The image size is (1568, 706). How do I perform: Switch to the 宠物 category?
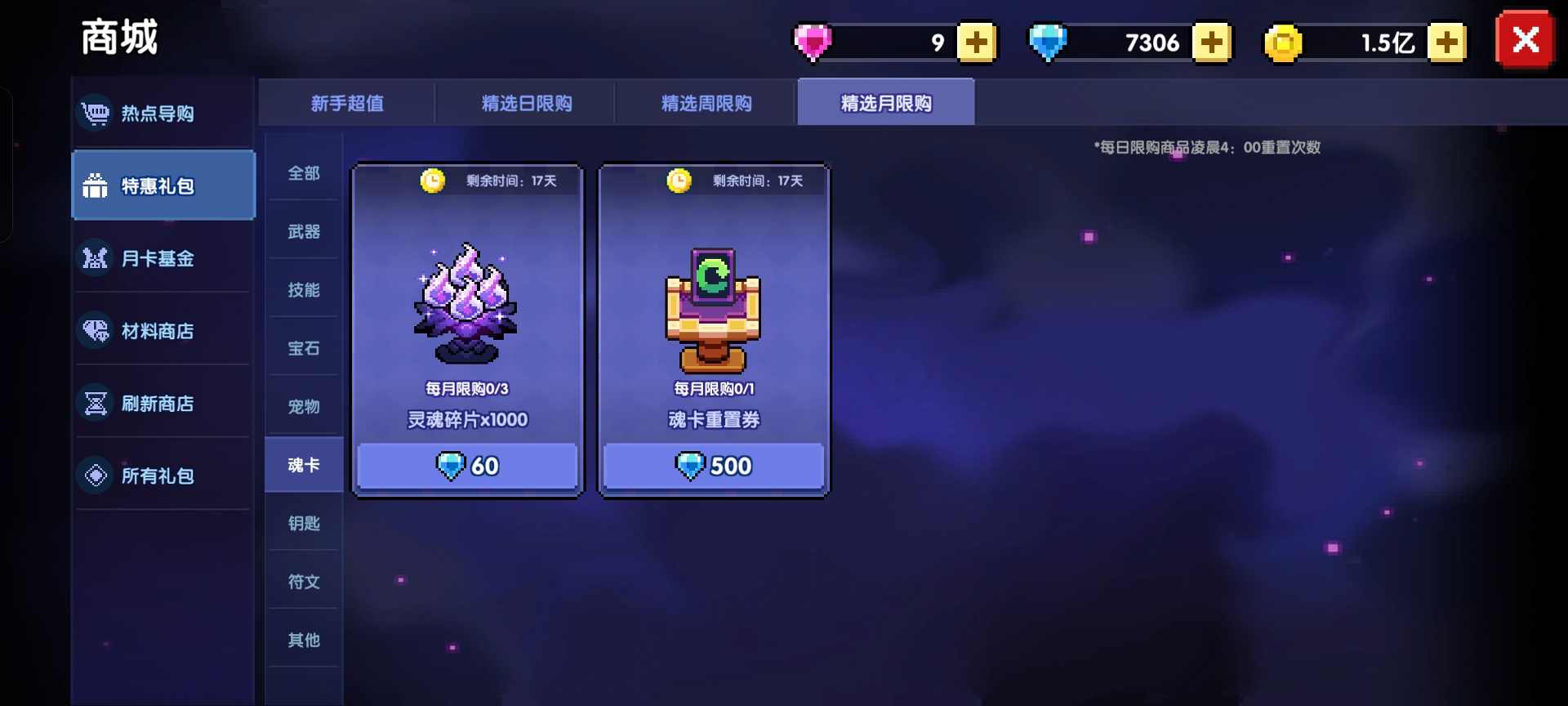(x=303, y=406)
